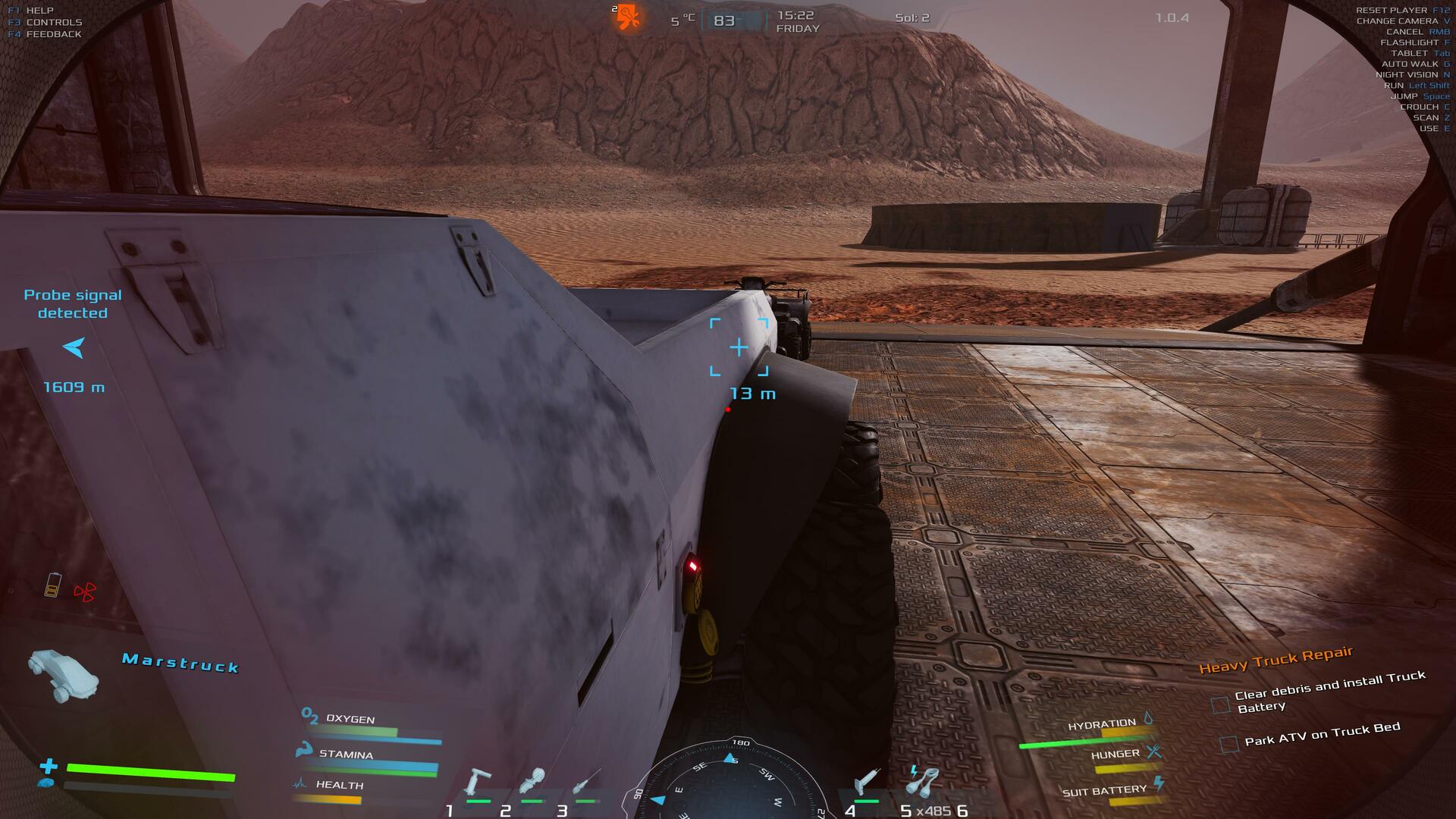Click the orange repair mission icon
Viewport: 1456px width, 819px height.
pyautogui.click(x=628, y=17)
